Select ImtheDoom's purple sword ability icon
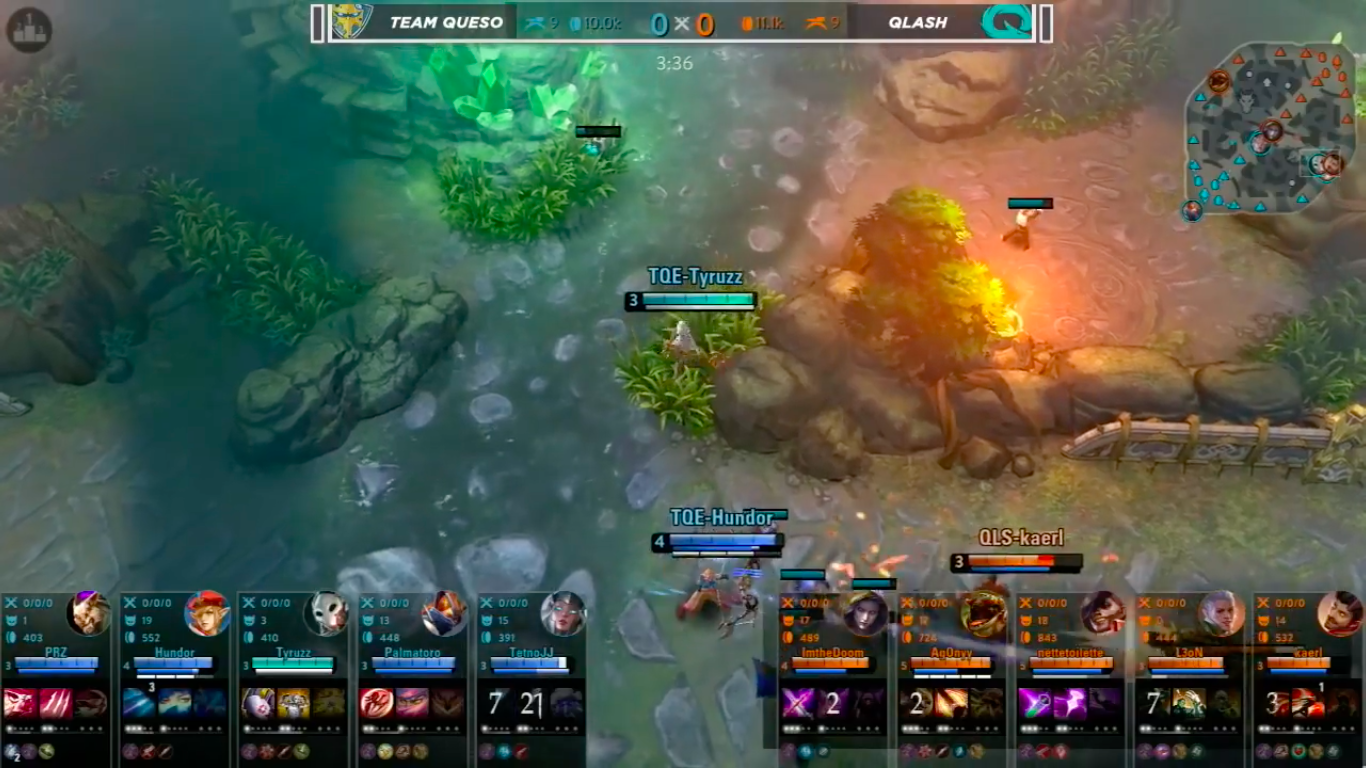 (797, 703)
